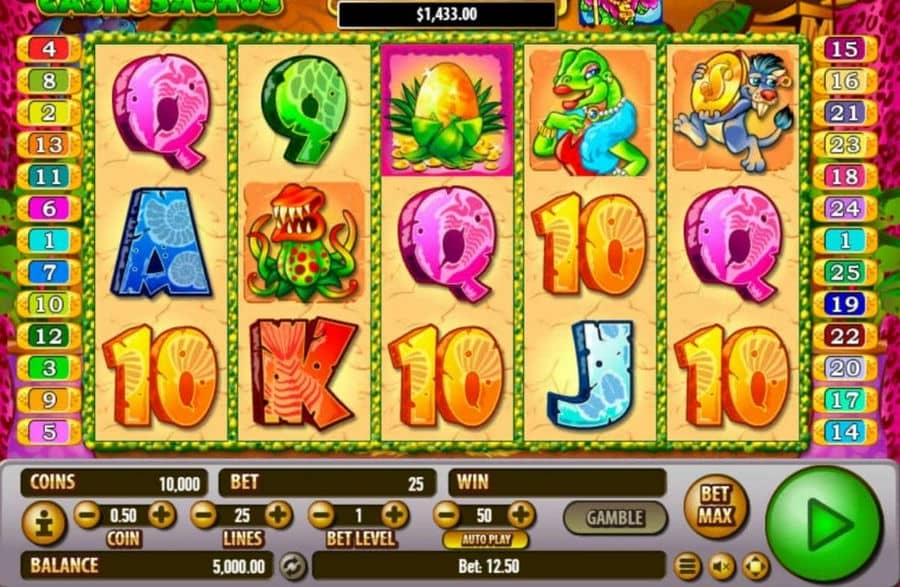The height and width of the screenshot is (587, 900).
Task: Raise the bet level
Action: point(395,516)
